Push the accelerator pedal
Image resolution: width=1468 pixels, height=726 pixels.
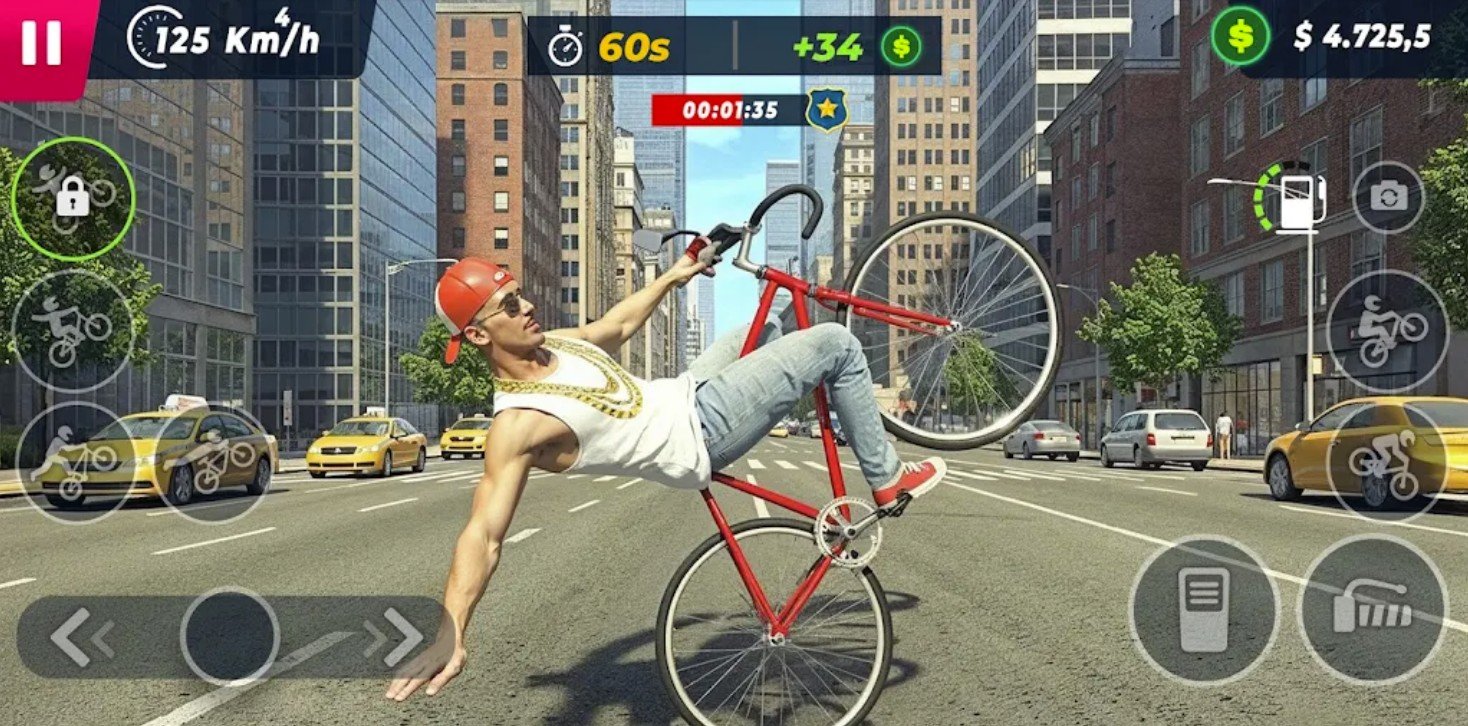(x=1372, y=610)
